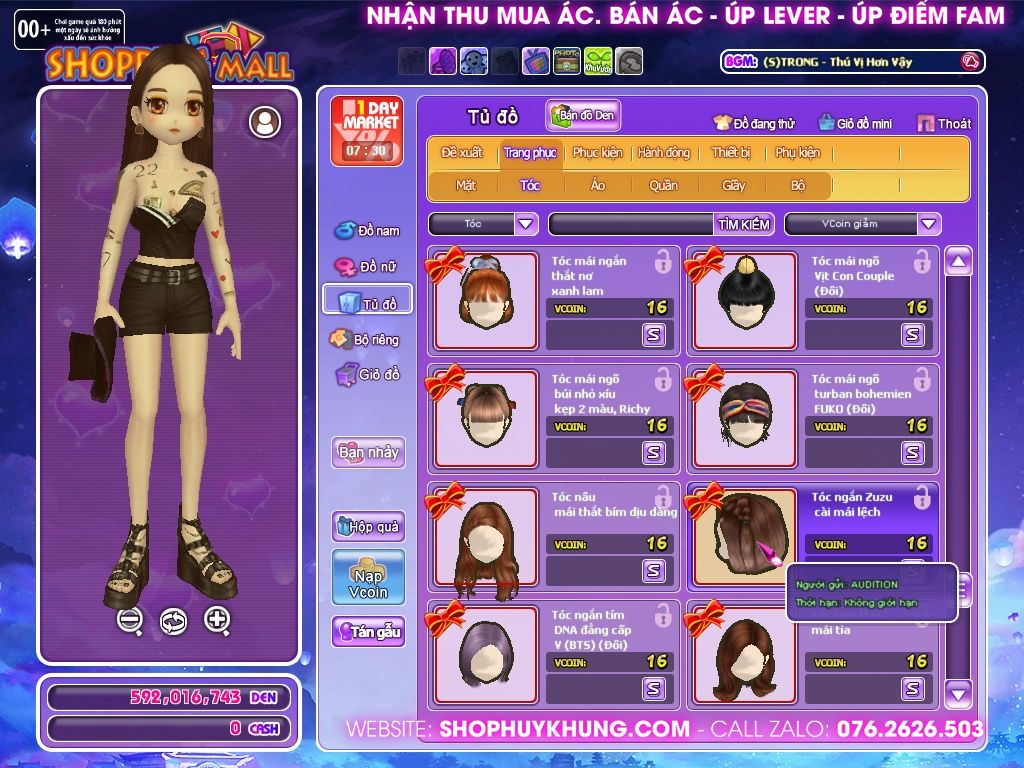Select the Áo subcategory
Screen dimensions: 1024x768
(597, 185)
